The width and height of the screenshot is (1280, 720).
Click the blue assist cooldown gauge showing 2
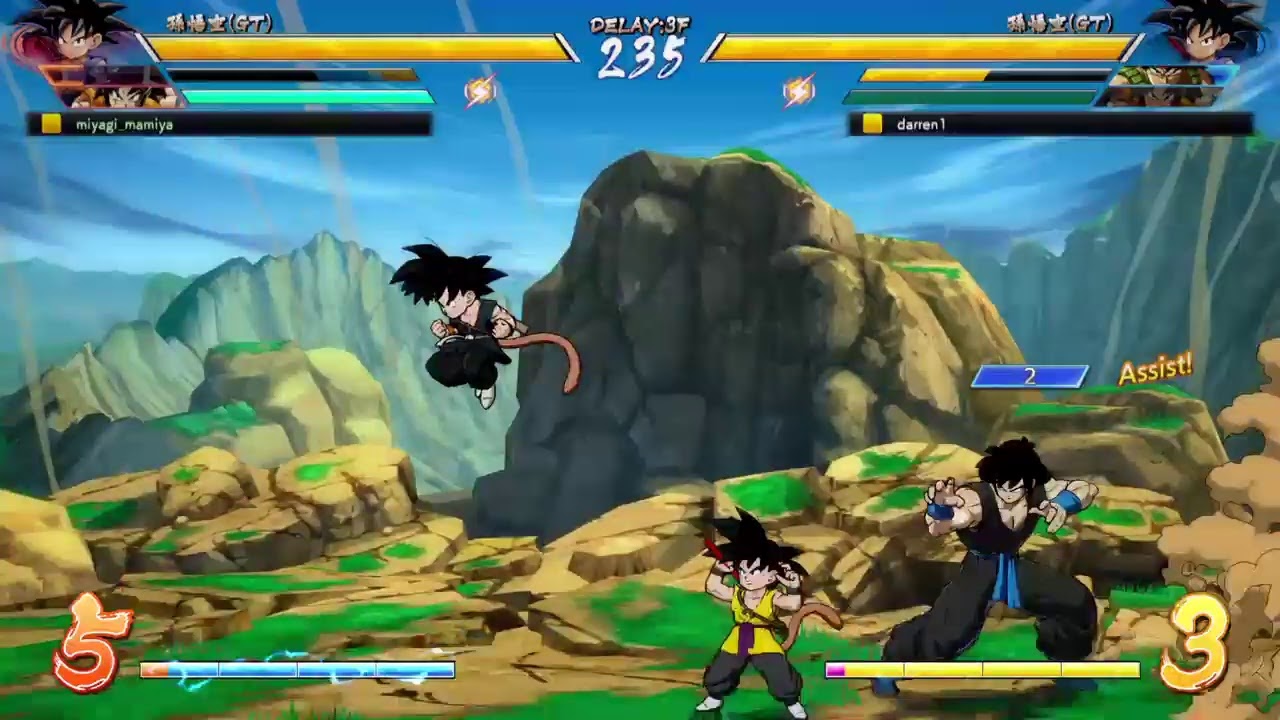tap(1029, 376)
